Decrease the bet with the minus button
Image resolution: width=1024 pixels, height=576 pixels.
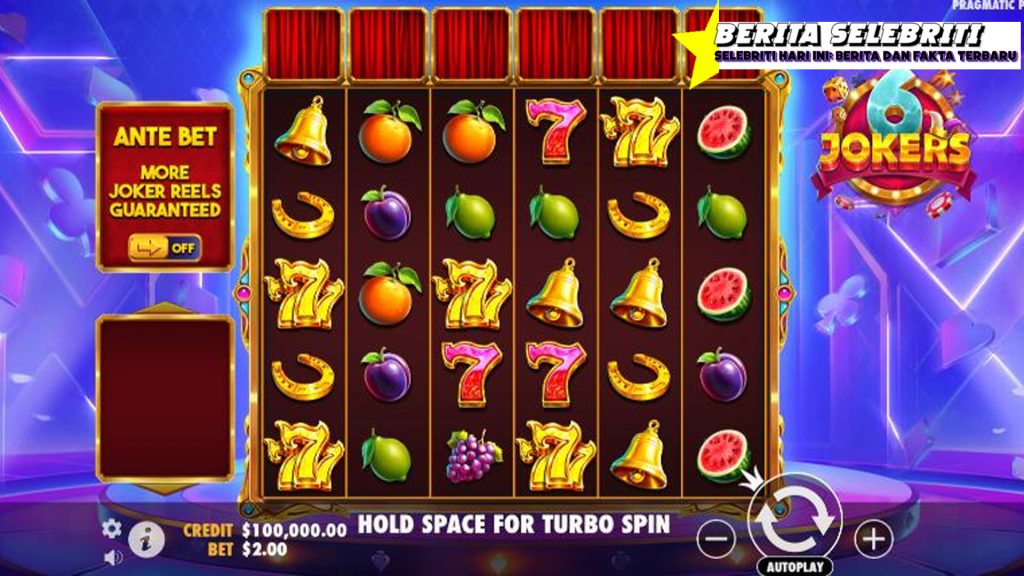point(715,540)
